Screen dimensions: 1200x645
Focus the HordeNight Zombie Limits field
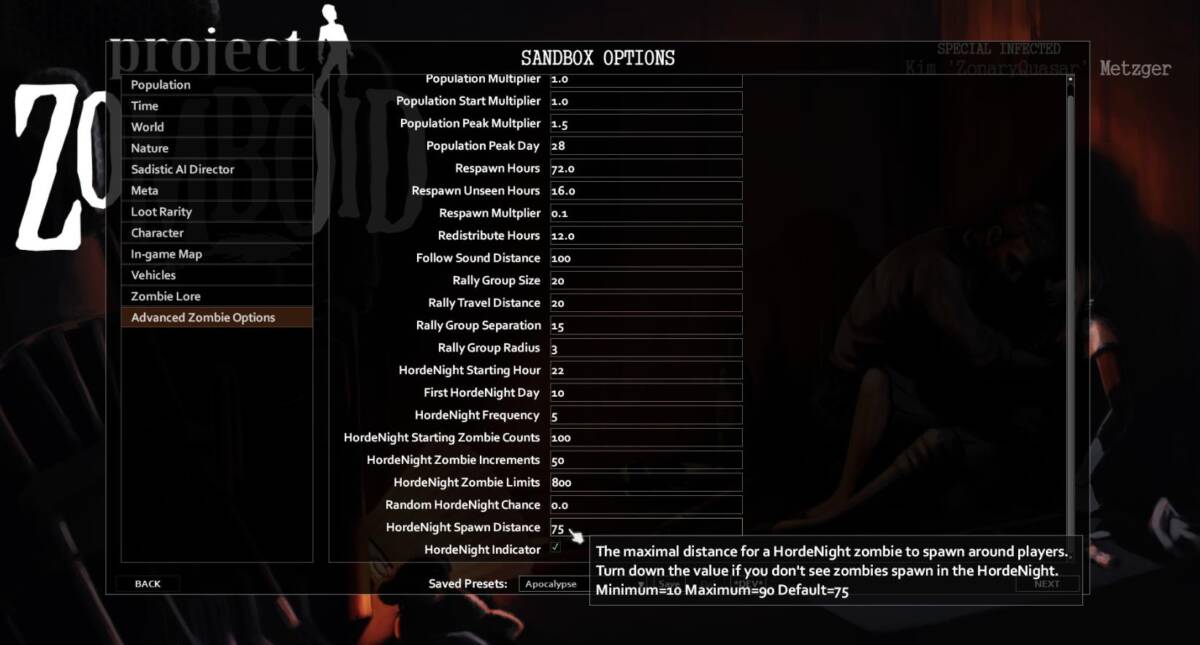click(x=645, y=483)
